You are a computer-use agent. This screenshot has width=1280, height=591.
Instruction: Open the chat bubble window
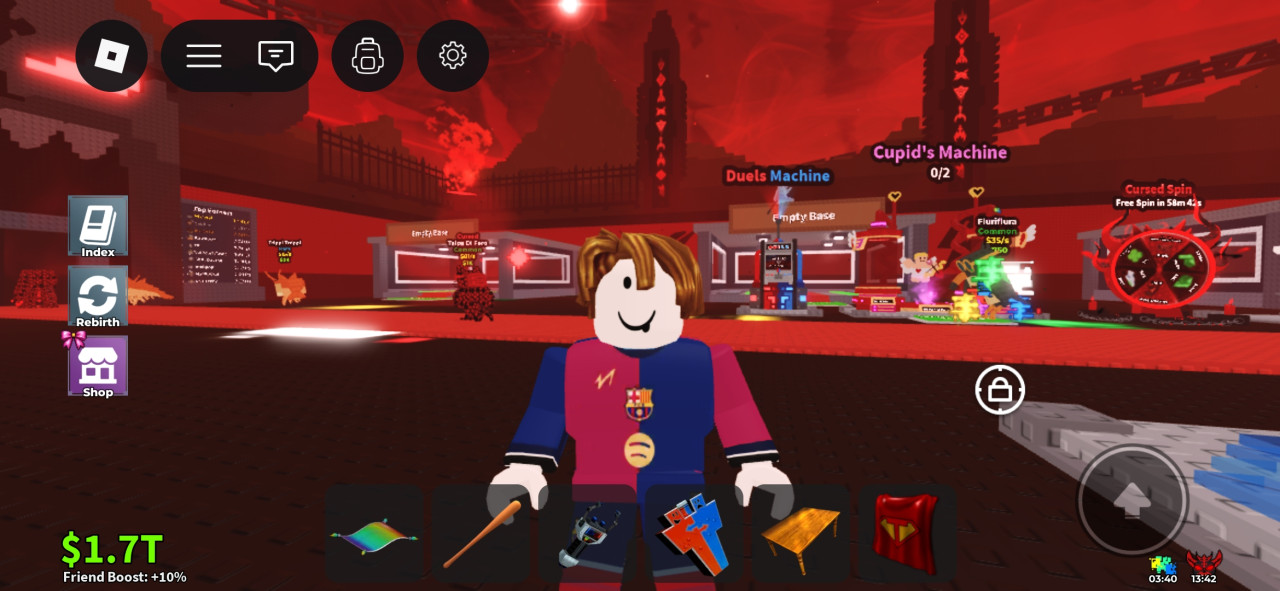point(275,56)
